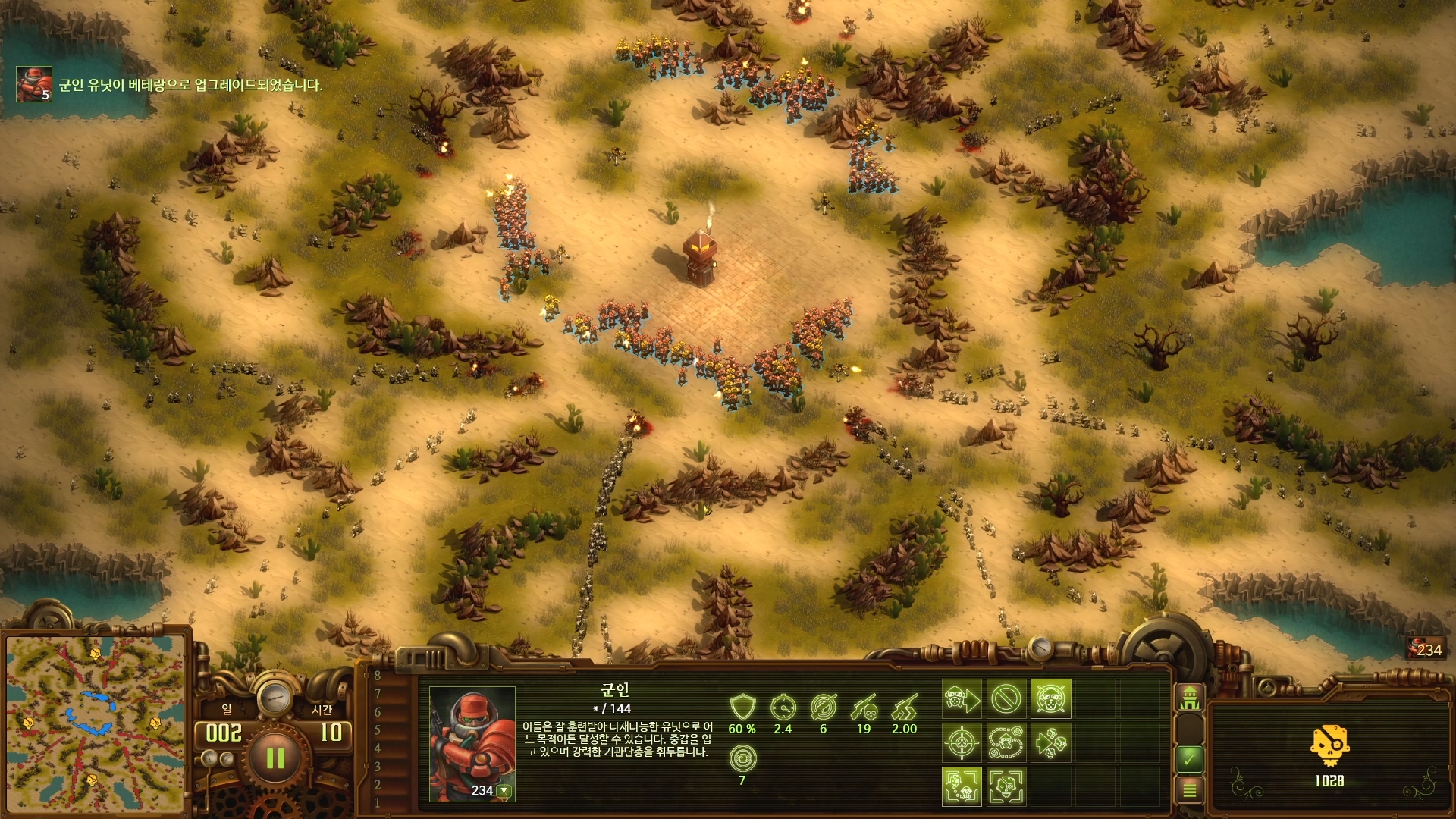Click the veteran upgrade notification portrait
This screenshot has width=1456, height=819.
click(34, 83)
